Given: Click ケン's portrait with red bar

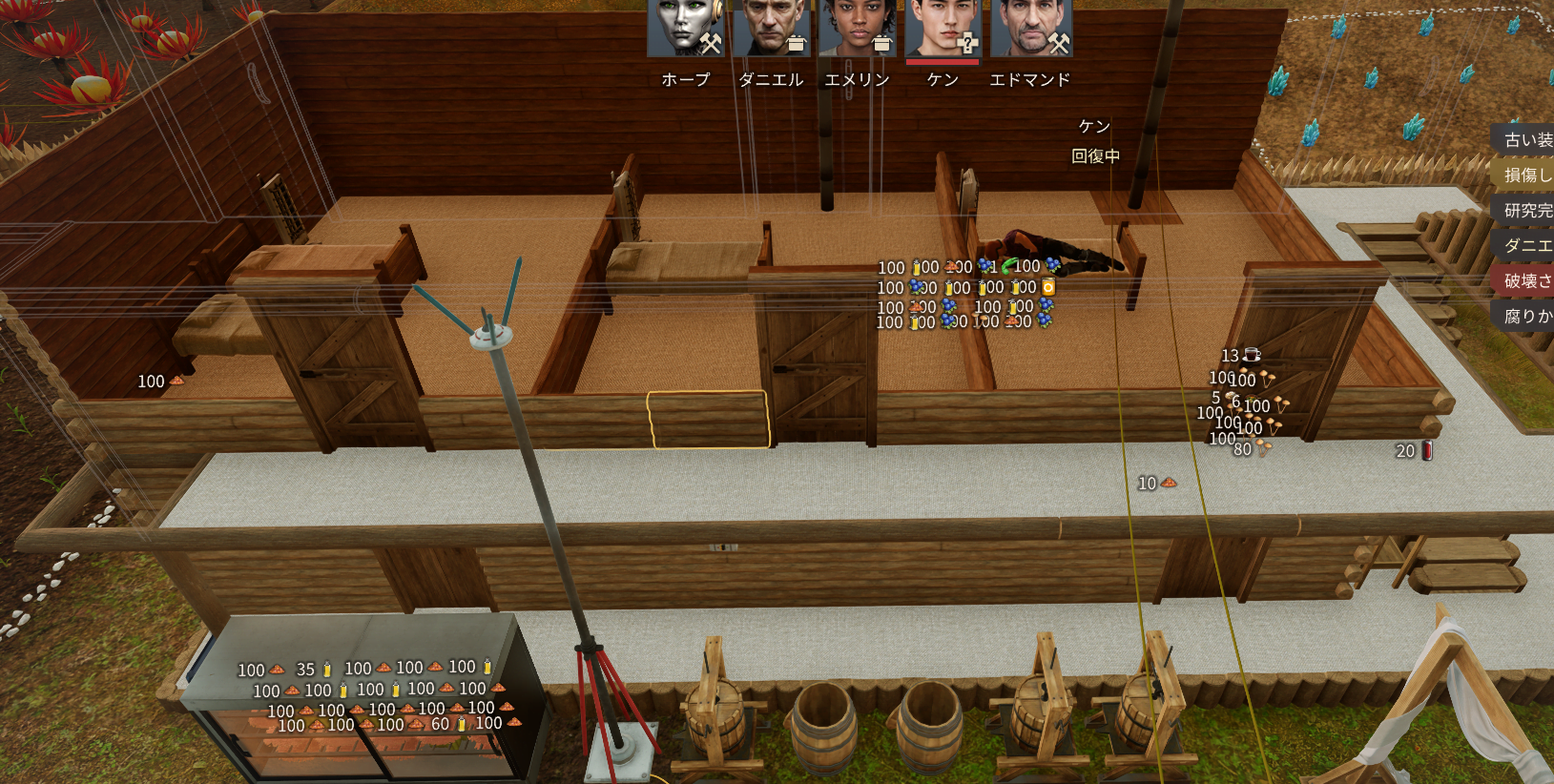Looking at the screenshot, I should [x=943, y=29].
